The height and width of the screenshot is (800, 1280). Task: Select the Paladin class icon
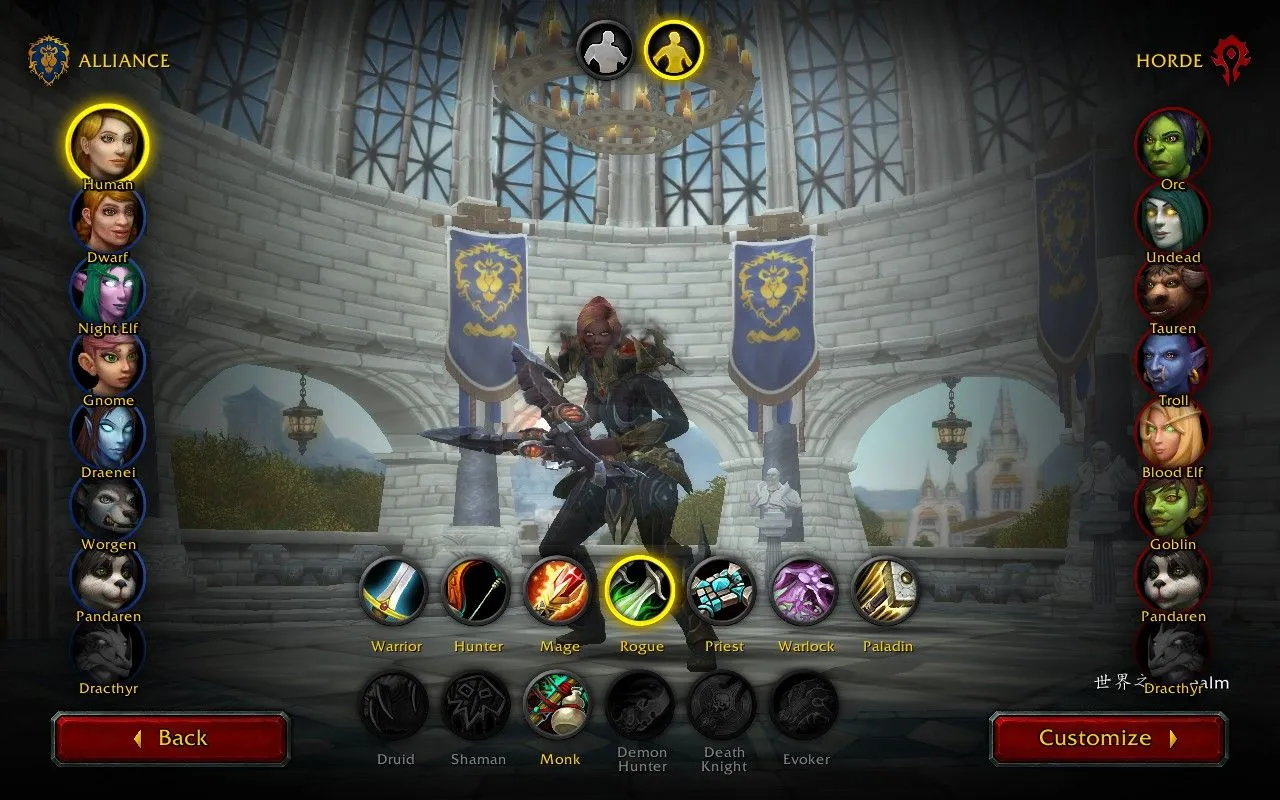tap(886, 591)
